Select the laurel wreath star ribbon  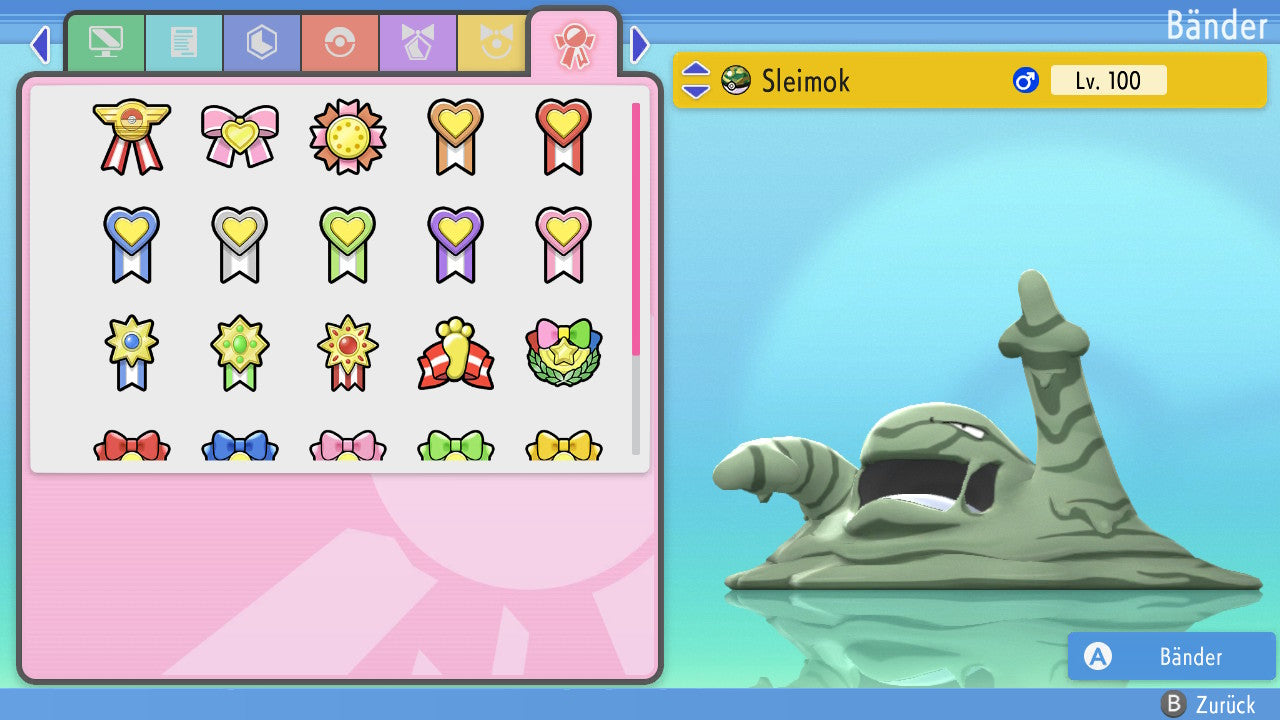(564, 354)
